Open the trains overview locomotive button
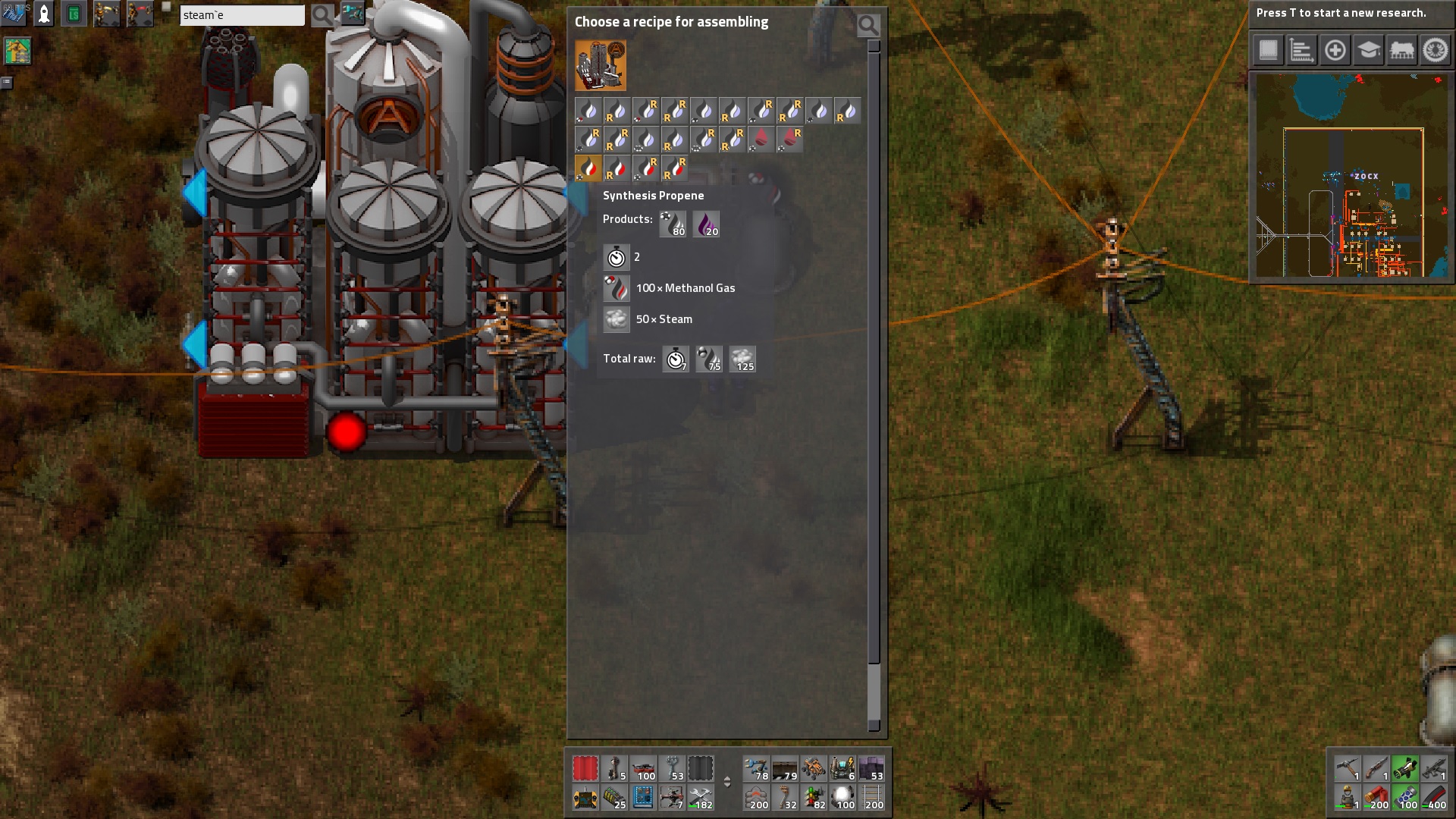 point(1401,51)
